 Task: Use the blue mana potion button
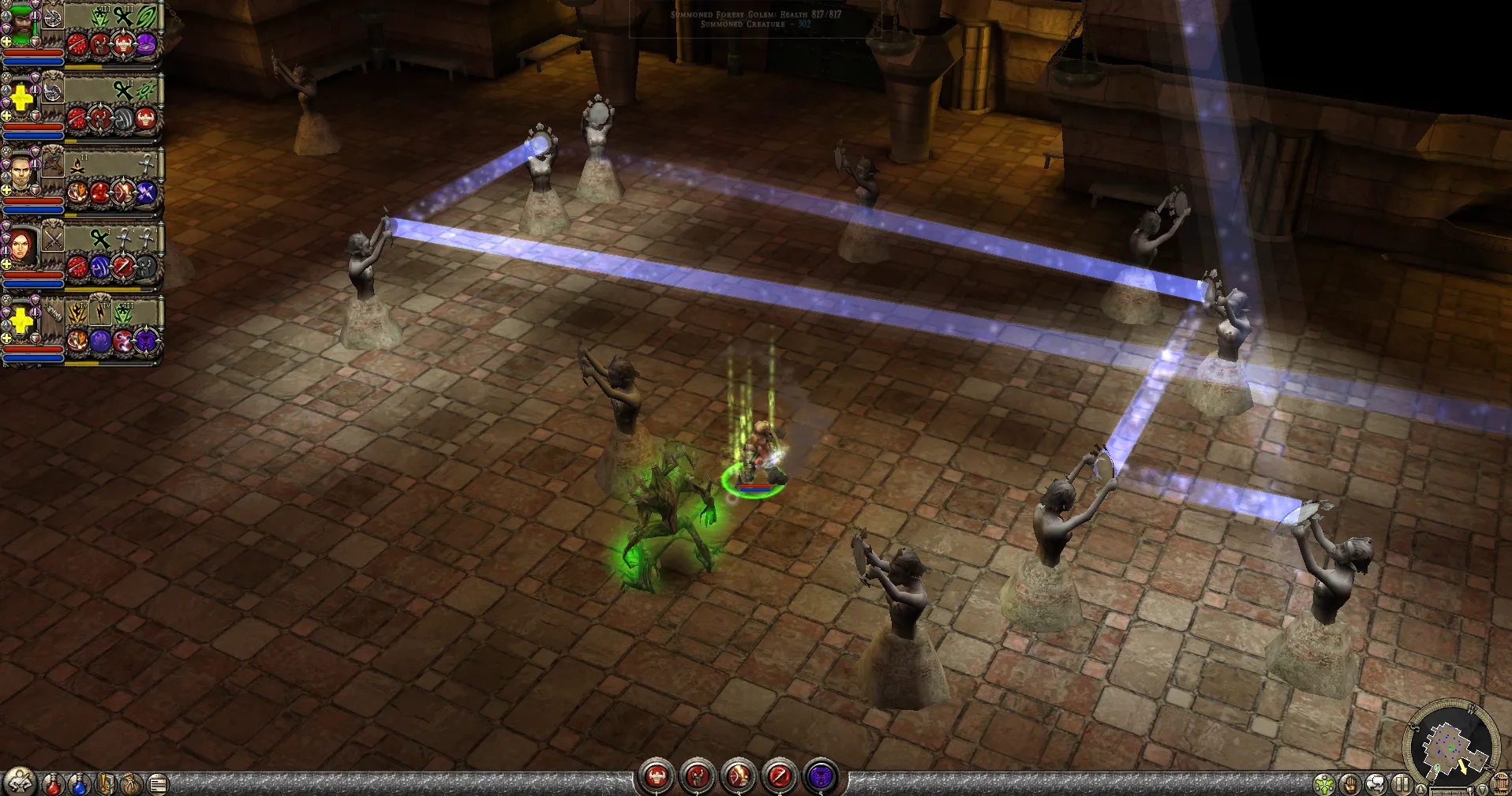(x=79, y=784)
